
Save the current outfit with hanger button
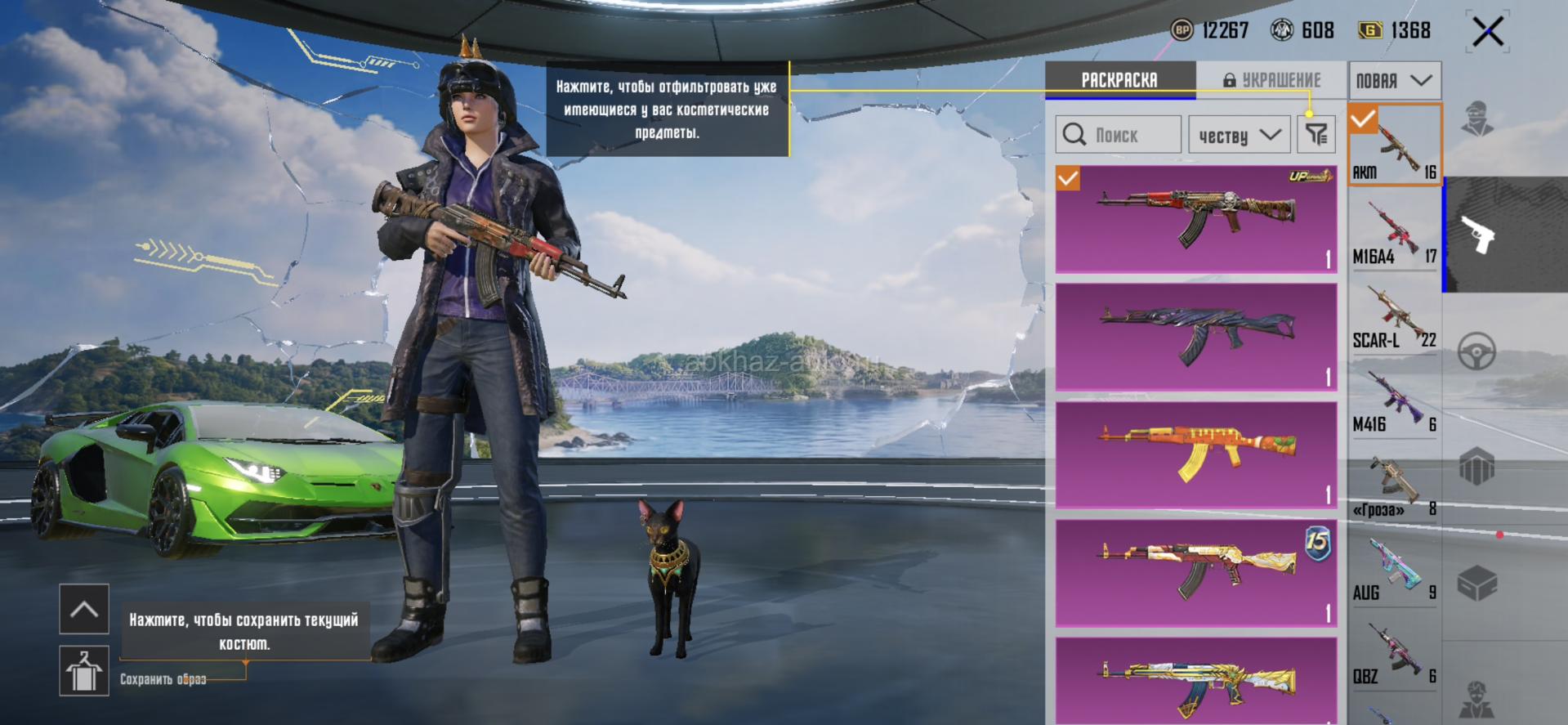84,671
